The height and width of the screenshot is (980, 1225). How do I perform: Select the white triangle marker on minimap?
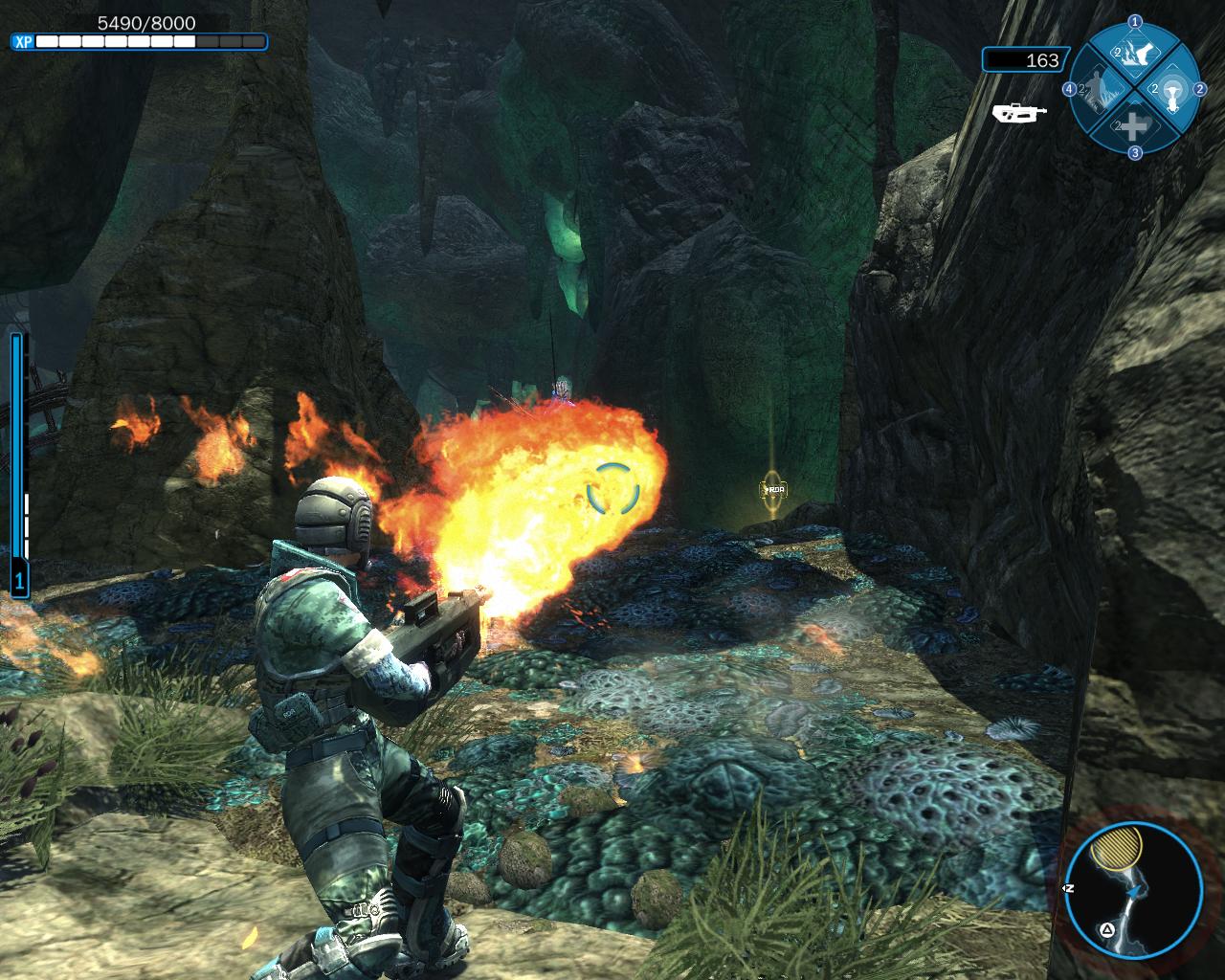click(x=1107, y=928)
